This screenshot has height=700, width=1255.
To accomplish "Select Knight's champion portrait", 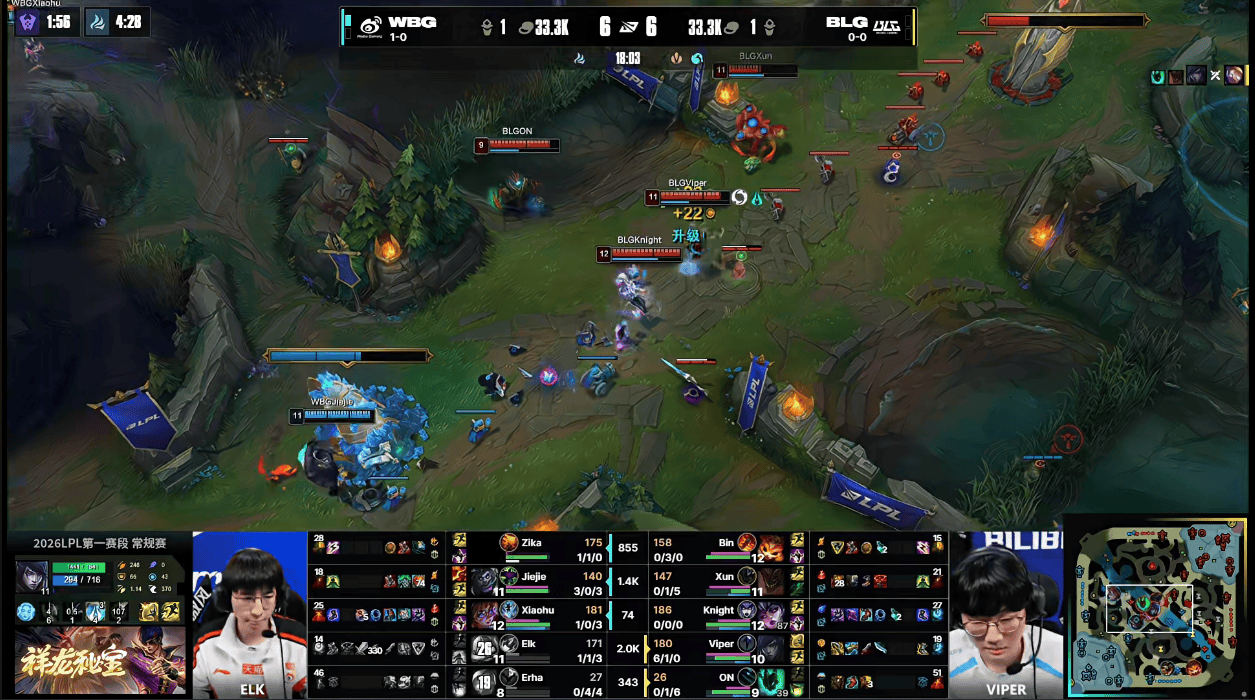I will [x=754, y=614].
